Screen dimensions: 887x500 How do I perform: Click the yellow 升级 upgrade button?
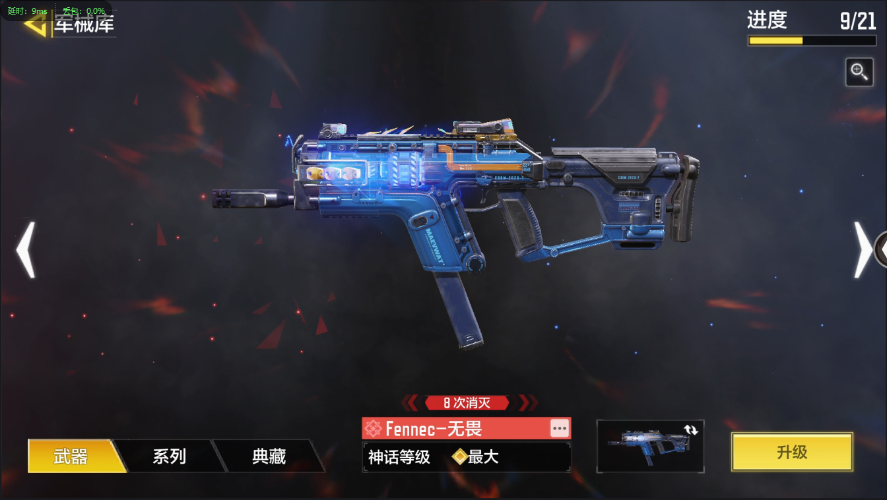(x=791, y=452)
